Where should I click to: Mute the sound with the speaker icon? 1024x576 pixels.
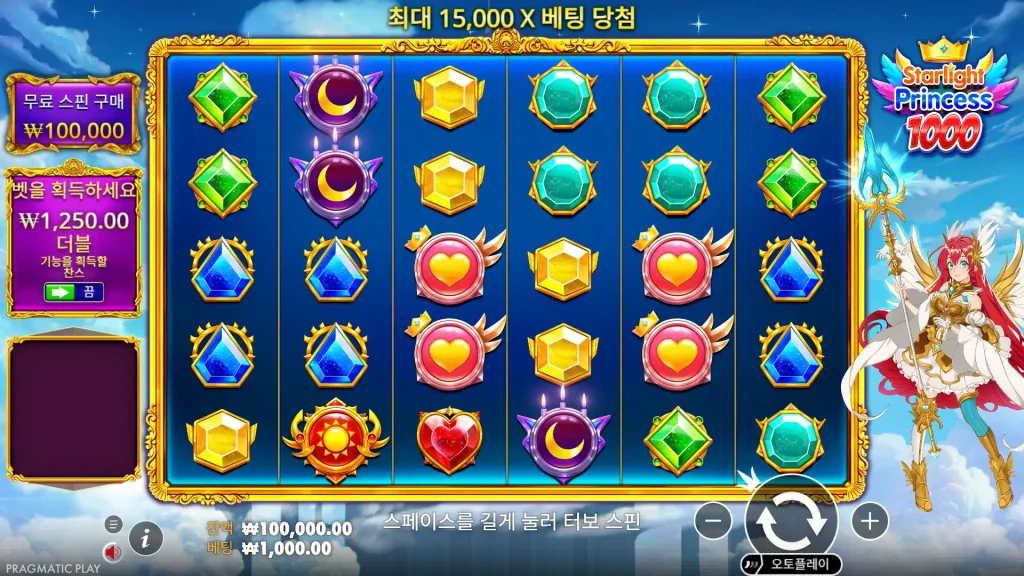113,551
